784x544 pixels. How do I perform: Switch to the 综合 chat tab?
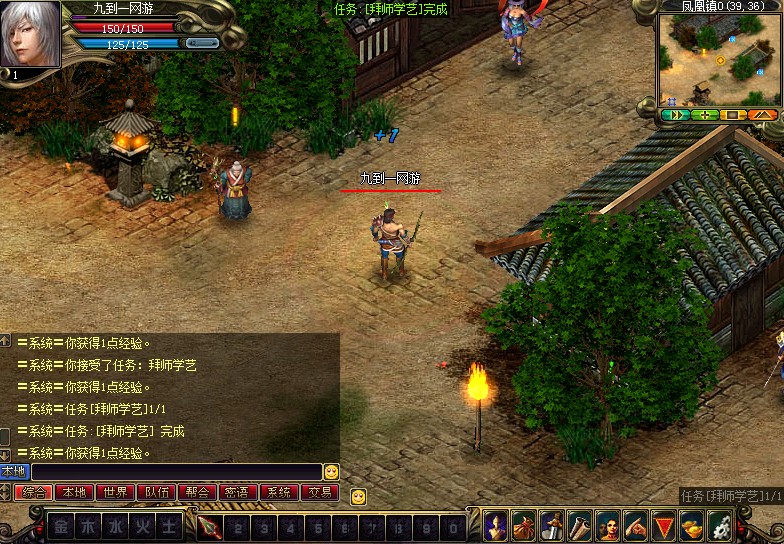click(x=34, y=492)
